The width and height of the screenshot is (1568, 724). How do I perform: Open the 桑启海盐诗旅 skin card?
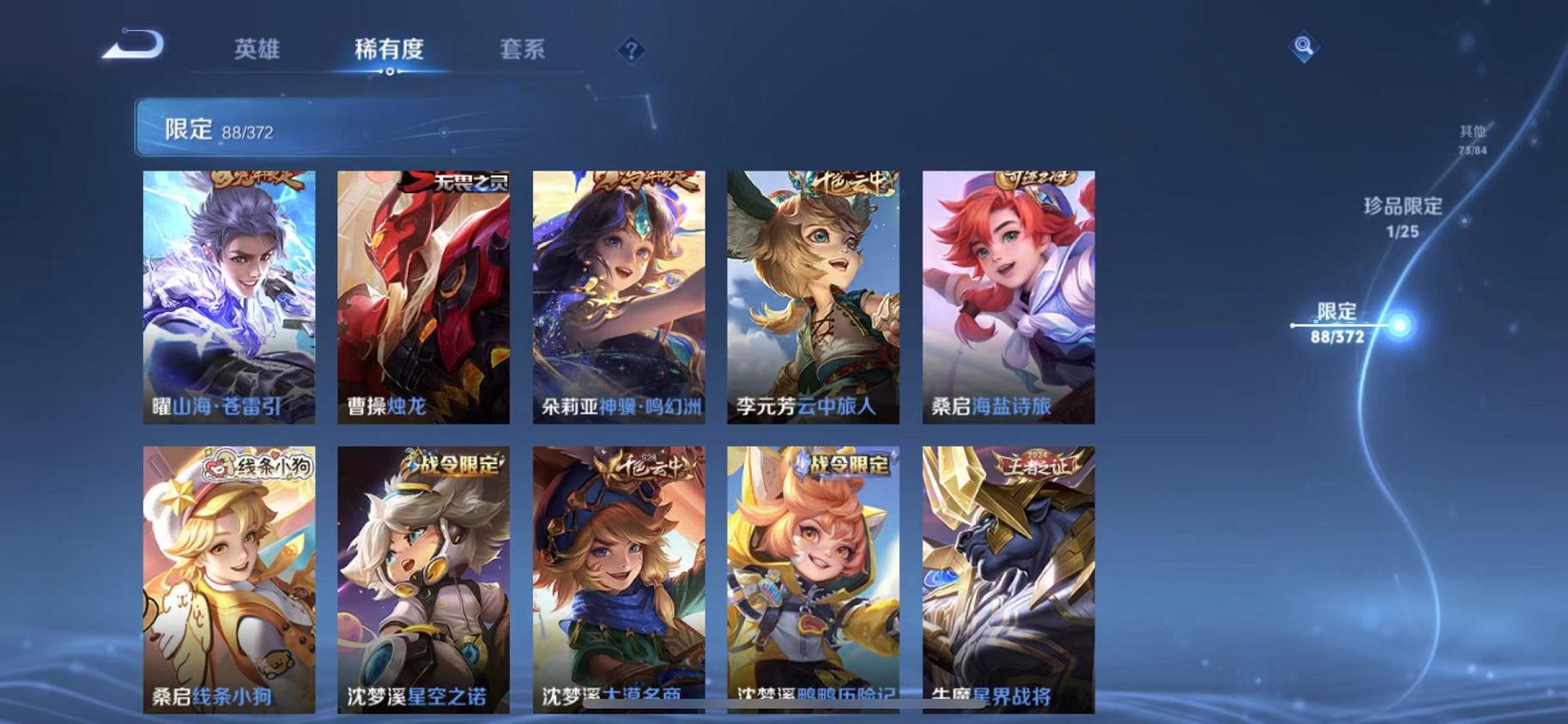click(1008, 296)
